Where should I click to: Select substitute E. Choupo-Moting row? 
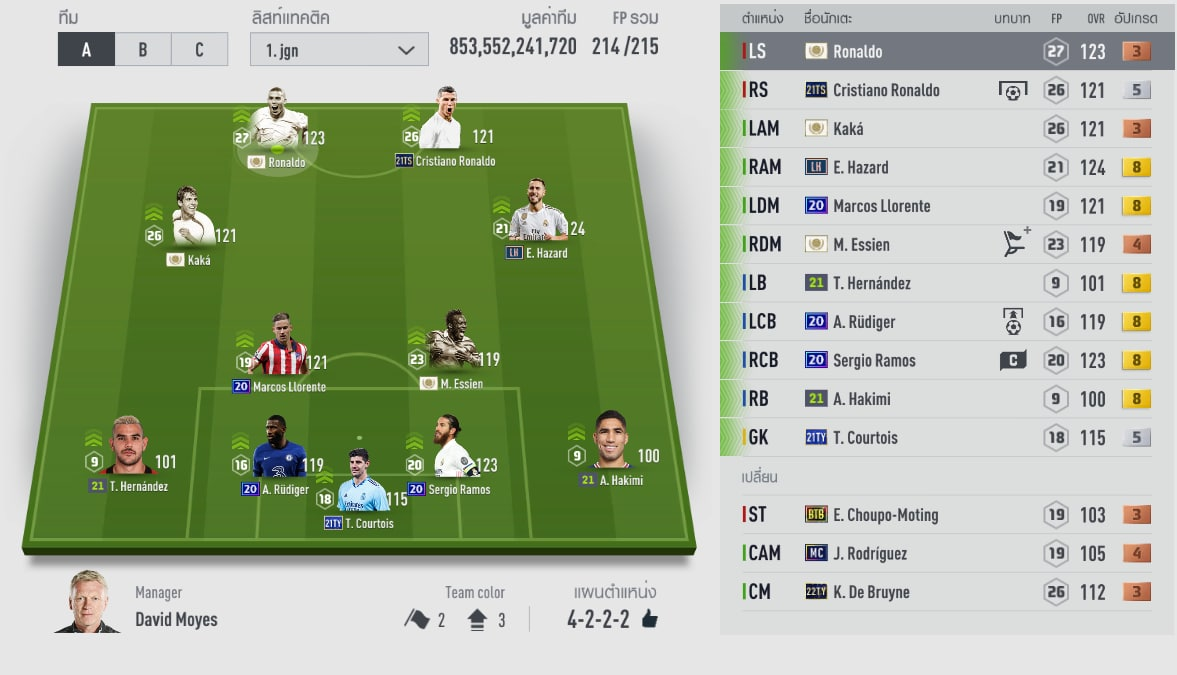pyautogui.click(x=946, y=515)
